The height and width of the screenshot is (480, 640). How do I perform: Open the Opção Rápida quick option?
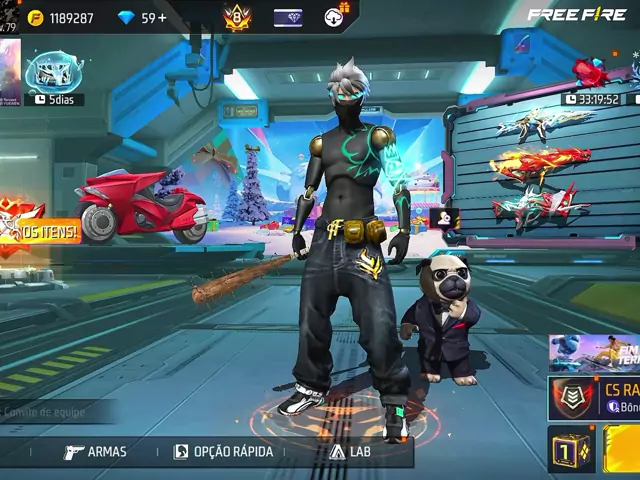[x=223, y=452]
